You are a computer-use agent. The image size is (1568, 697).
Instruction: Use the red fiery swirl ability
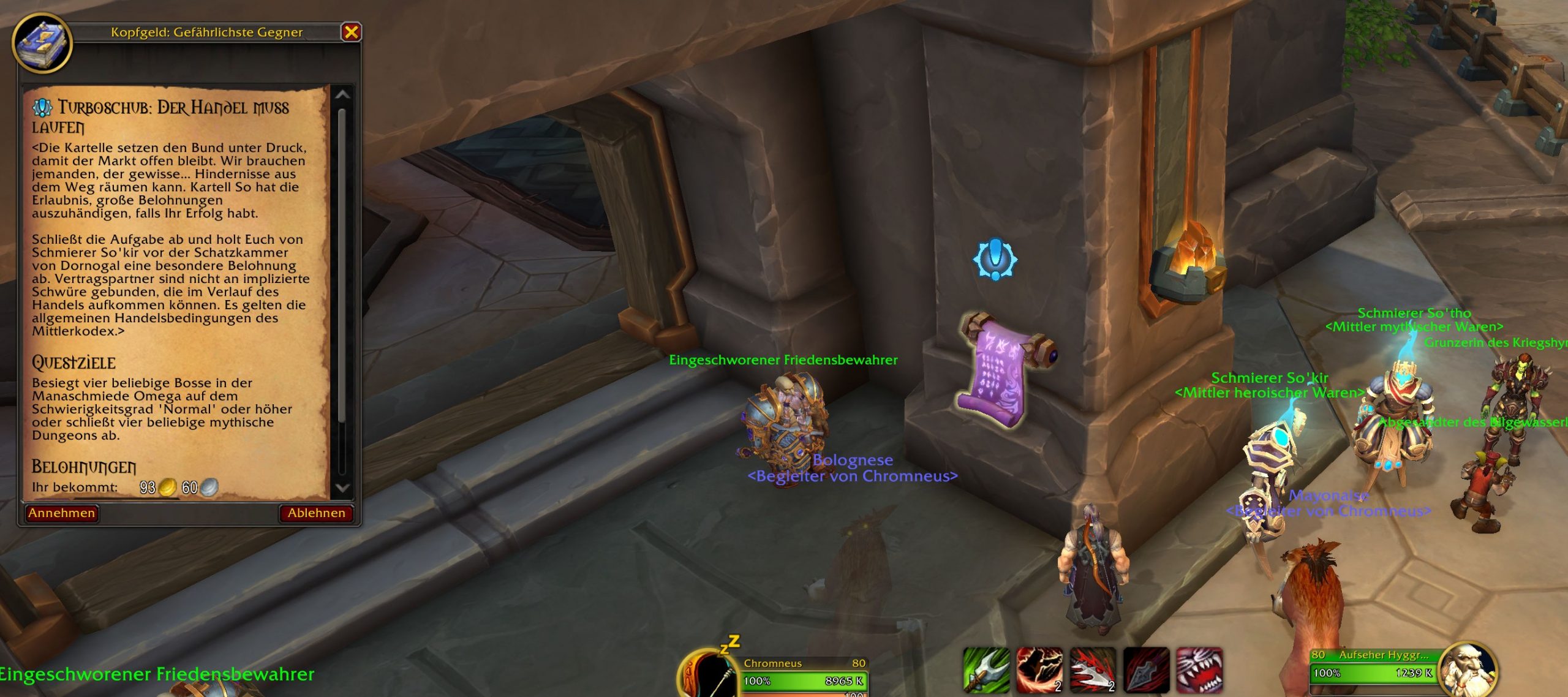pos(1039,670)
